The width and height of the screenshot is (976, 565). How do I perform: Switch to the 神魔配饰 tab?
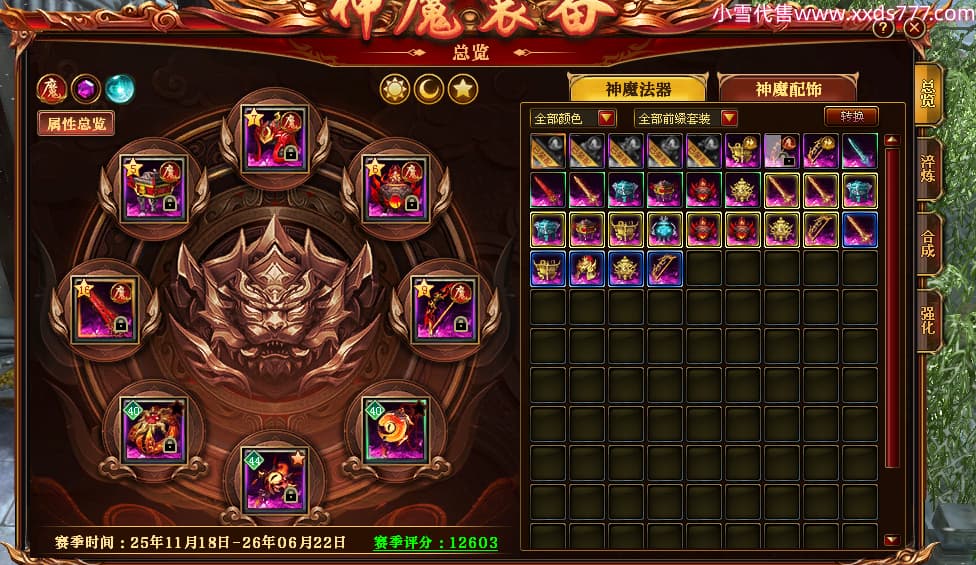(788, 89)
